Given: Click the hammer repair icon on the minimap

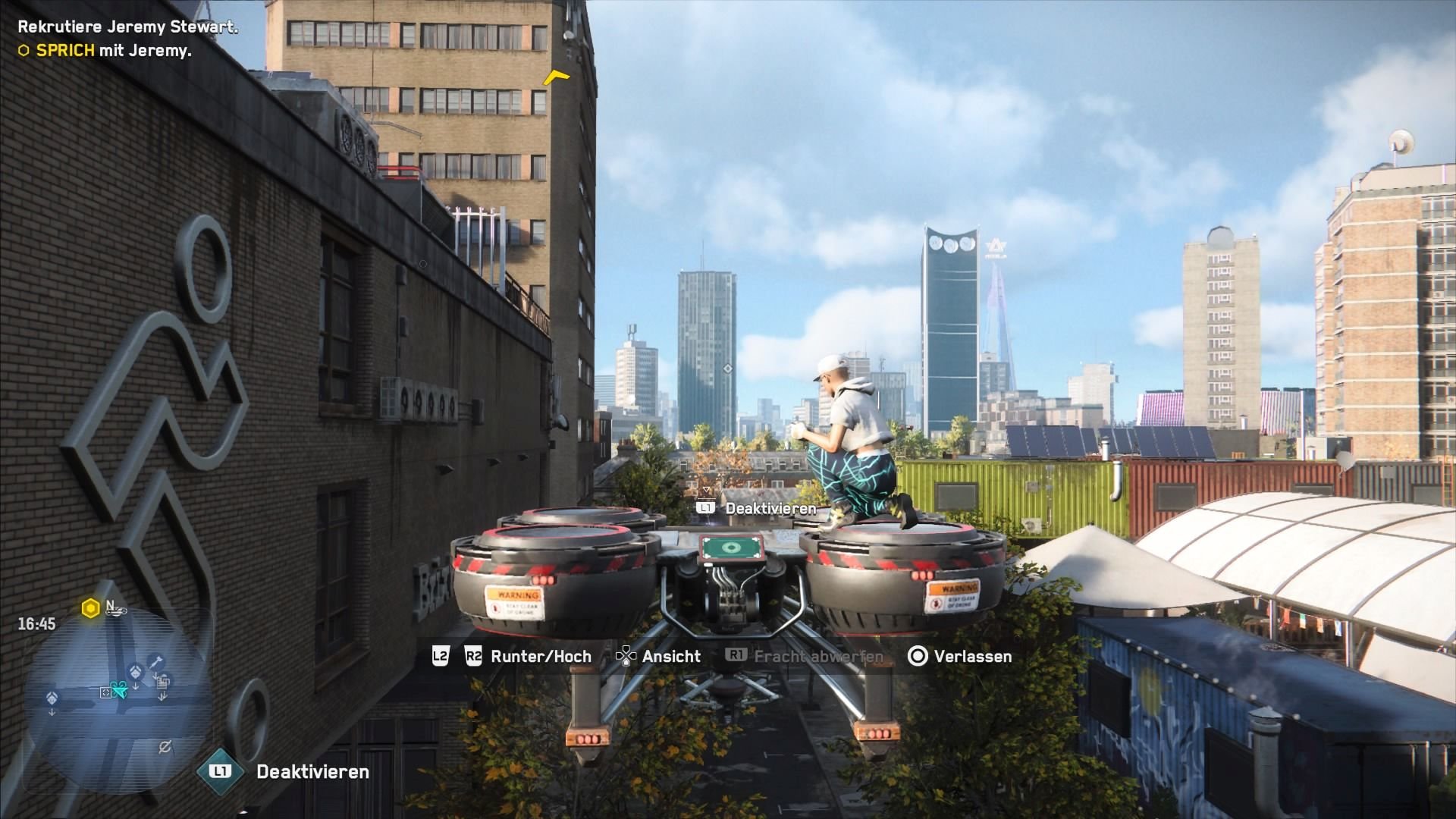Looking at the screenshot, I should [155, 660].
